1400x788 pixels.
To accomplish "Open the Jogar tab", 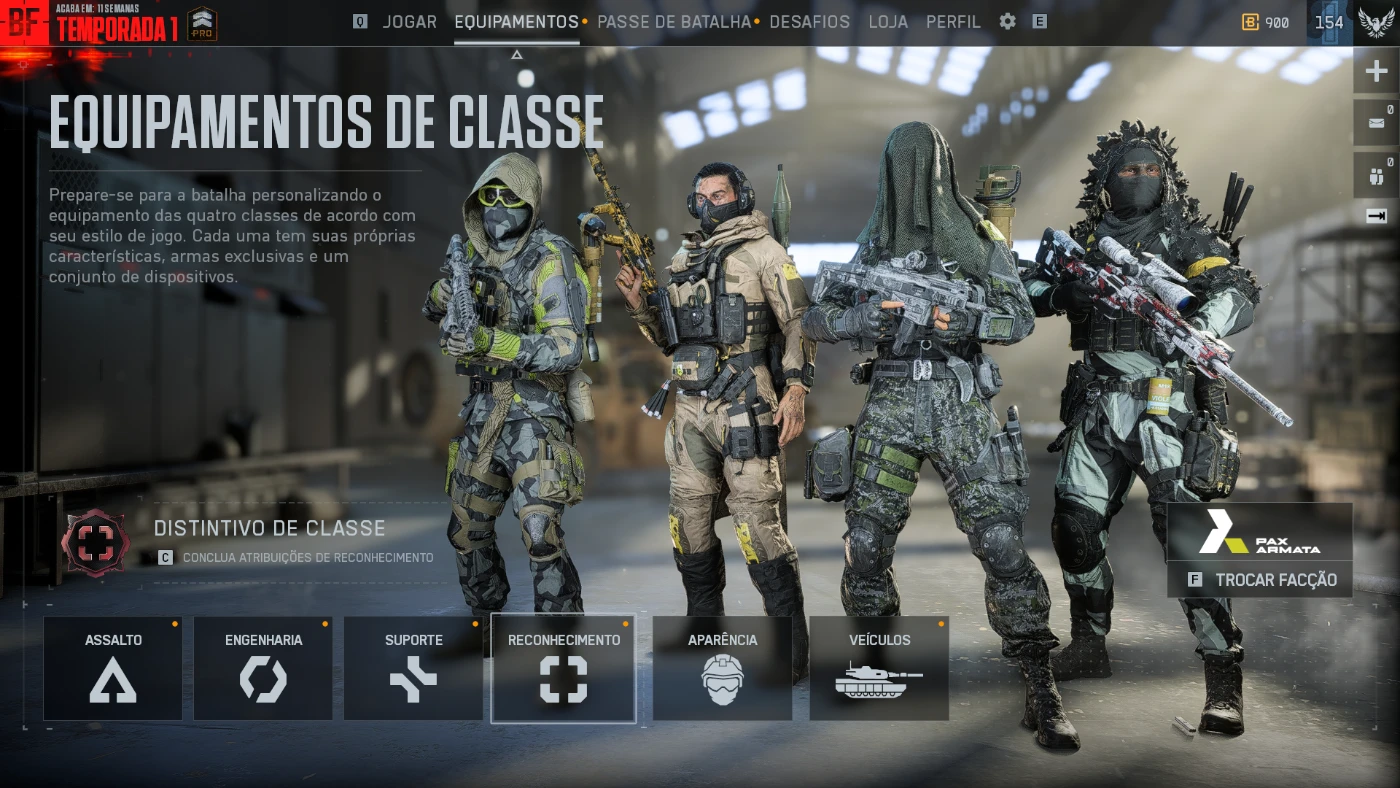I will coord(409,22).
